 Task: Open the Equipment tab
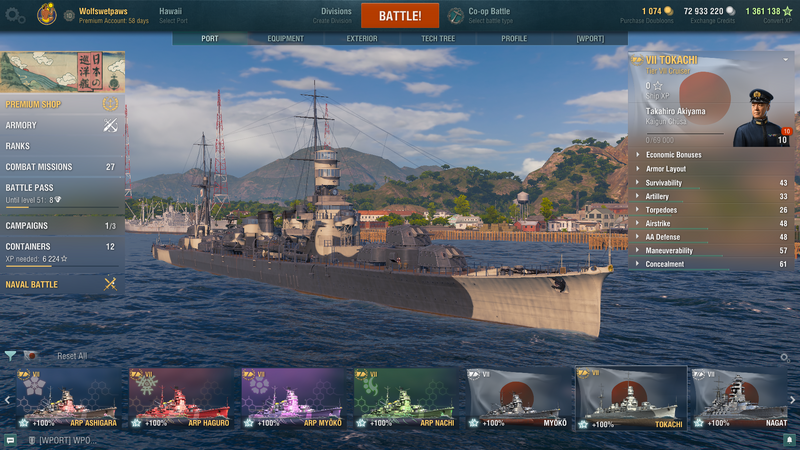point(285,39)
